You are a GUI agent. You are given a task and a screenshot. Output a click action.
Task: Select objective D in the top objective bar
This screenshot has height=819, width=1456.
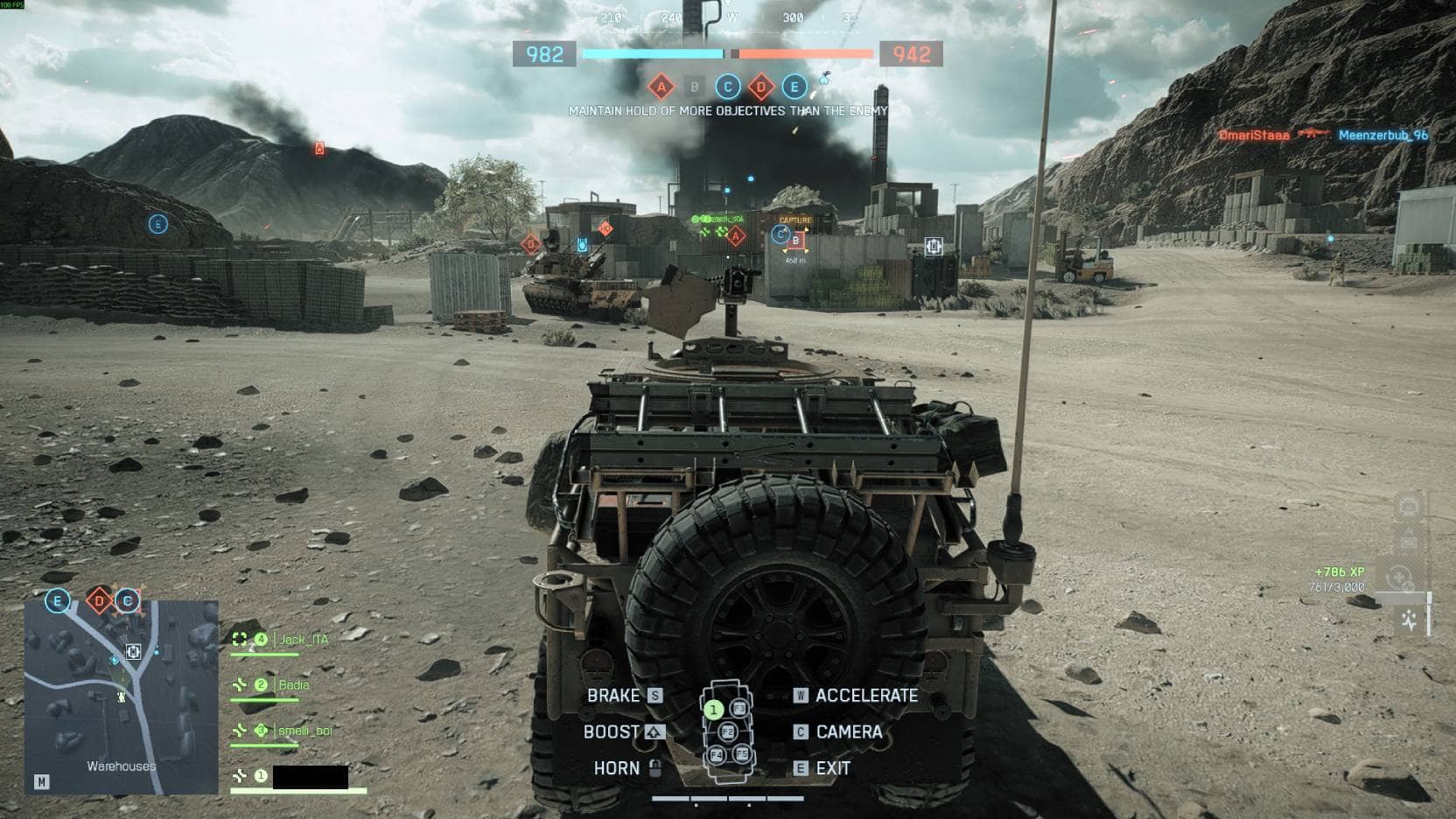click(761, 87)
